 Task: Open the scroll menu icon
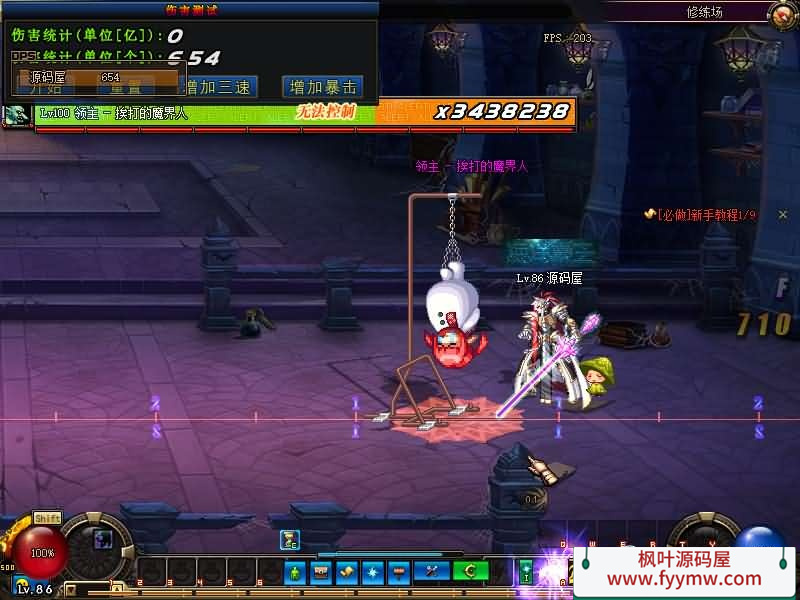pos(347,572)
